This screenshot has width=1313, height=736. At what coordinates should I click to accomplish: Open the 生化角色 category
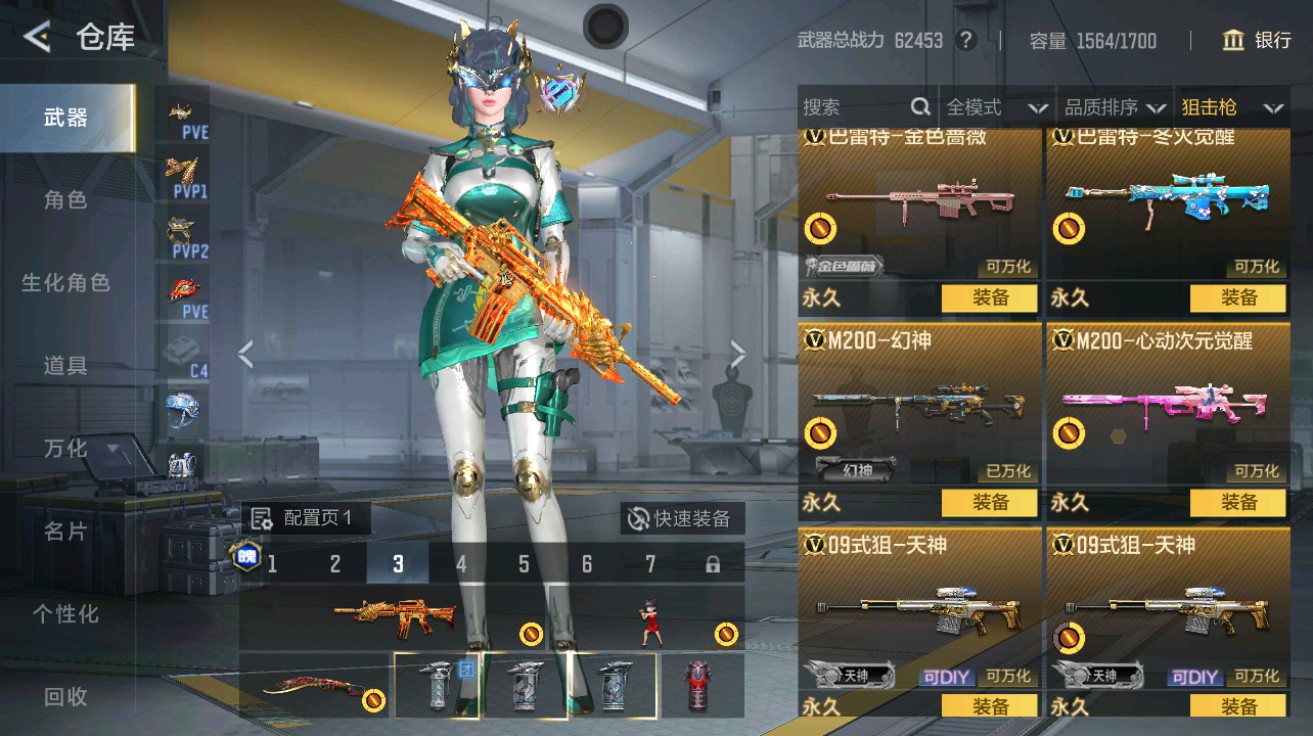point(66,283)
